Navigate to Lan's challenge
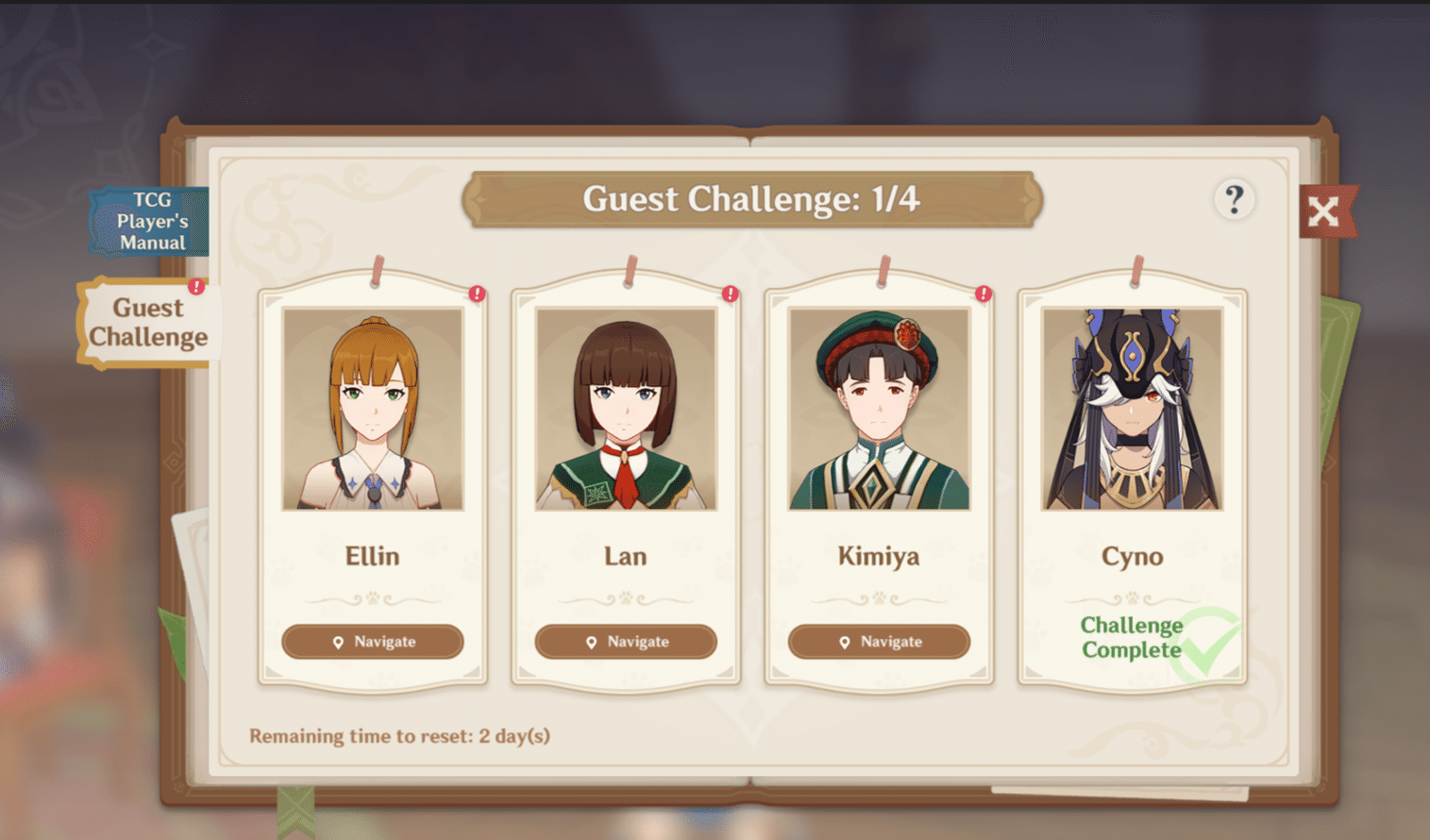The height and width of the screenshot is (840, 1430). pyautogui.click(x=625, y=642)
